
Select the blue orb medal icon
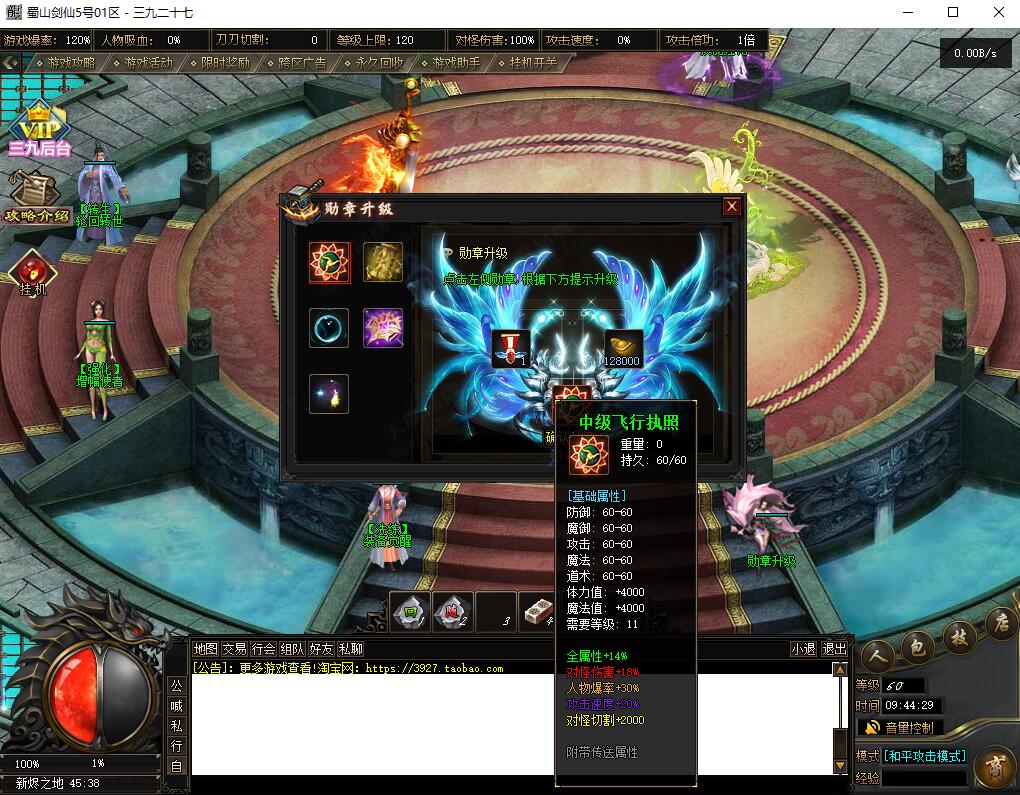click(329, 328)
